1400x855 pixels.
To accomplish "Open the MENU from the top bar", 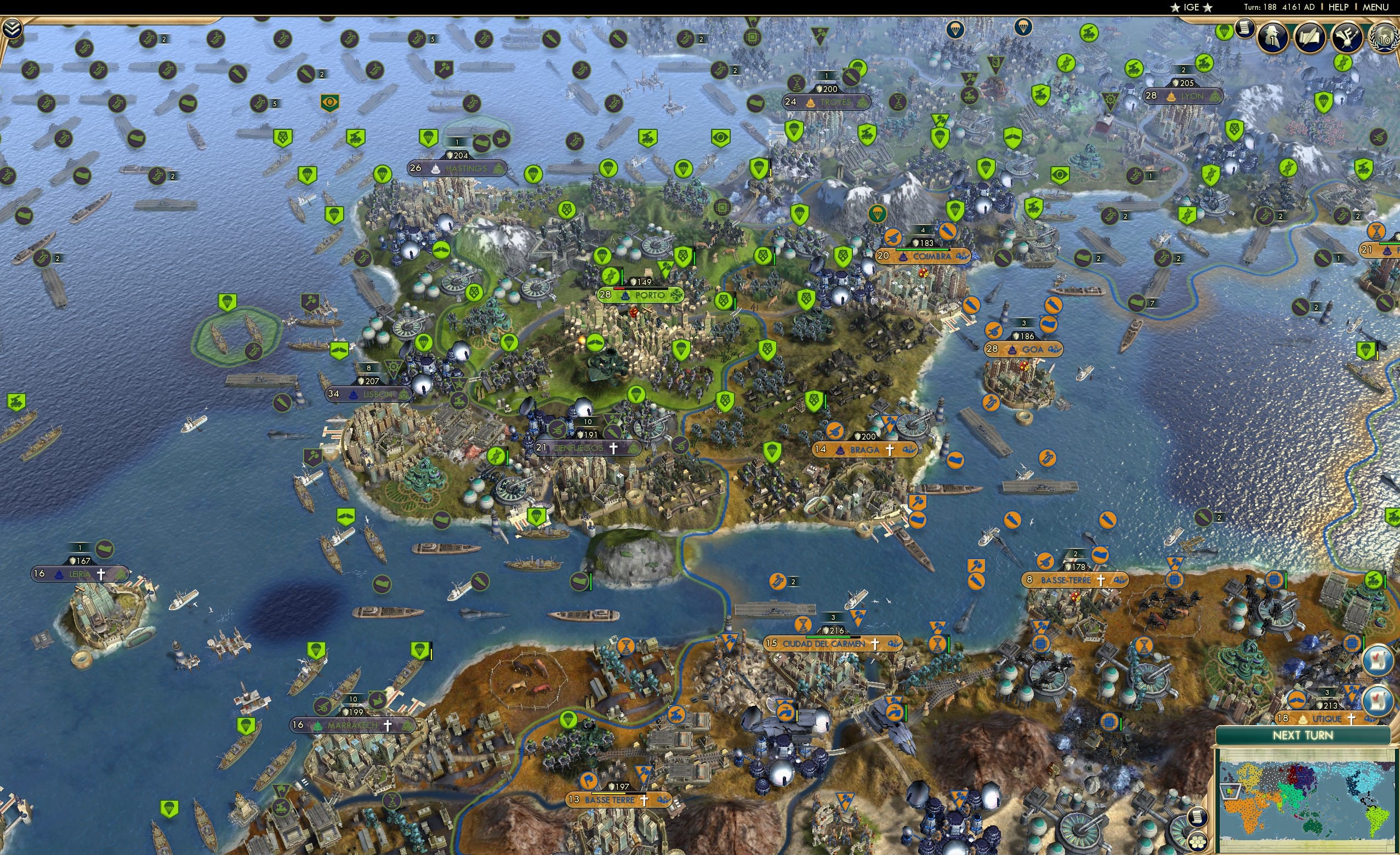I will (1375, 7).
